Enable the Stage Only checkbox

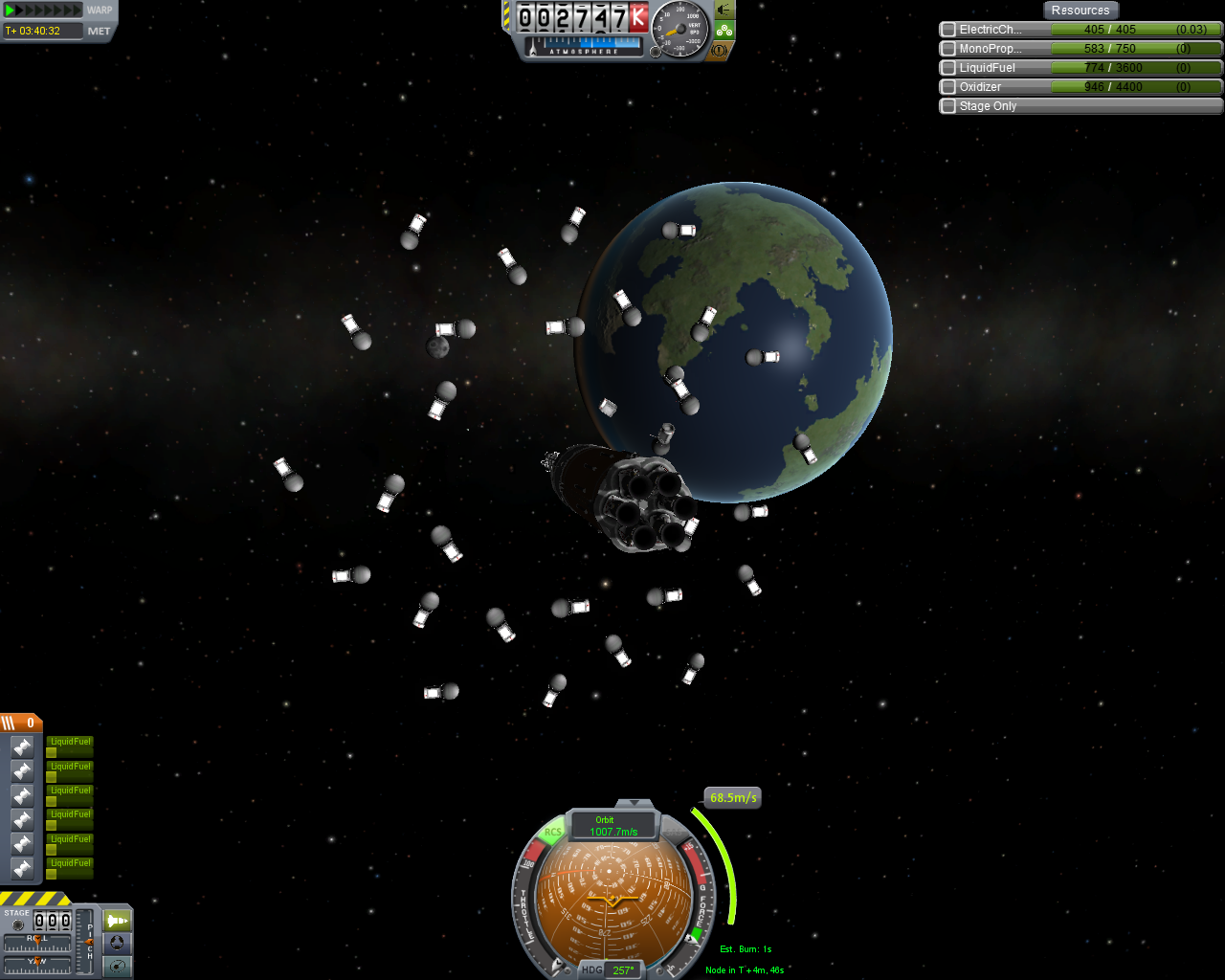pyautogui.click(x=948, y=106)
